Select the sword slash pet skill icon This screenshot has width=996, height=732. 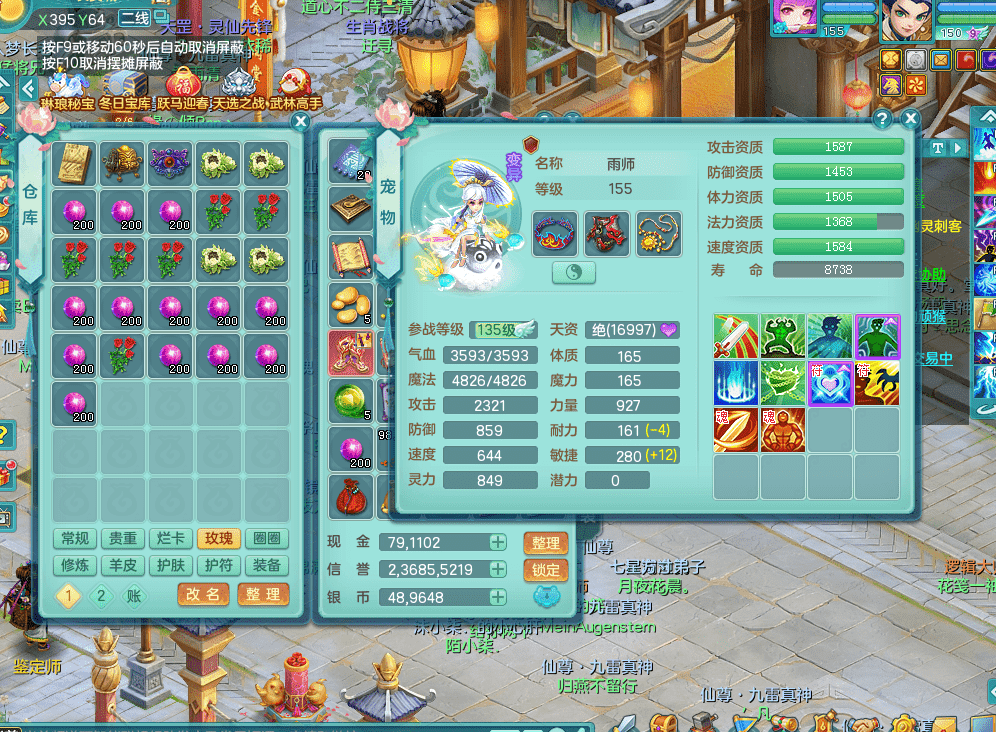click(735, 337)
